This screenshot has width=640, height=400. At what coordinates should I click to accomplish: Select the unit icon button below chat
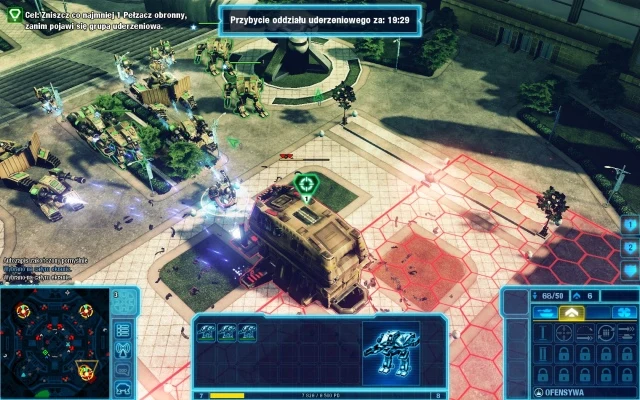click(x=124, y=386)
